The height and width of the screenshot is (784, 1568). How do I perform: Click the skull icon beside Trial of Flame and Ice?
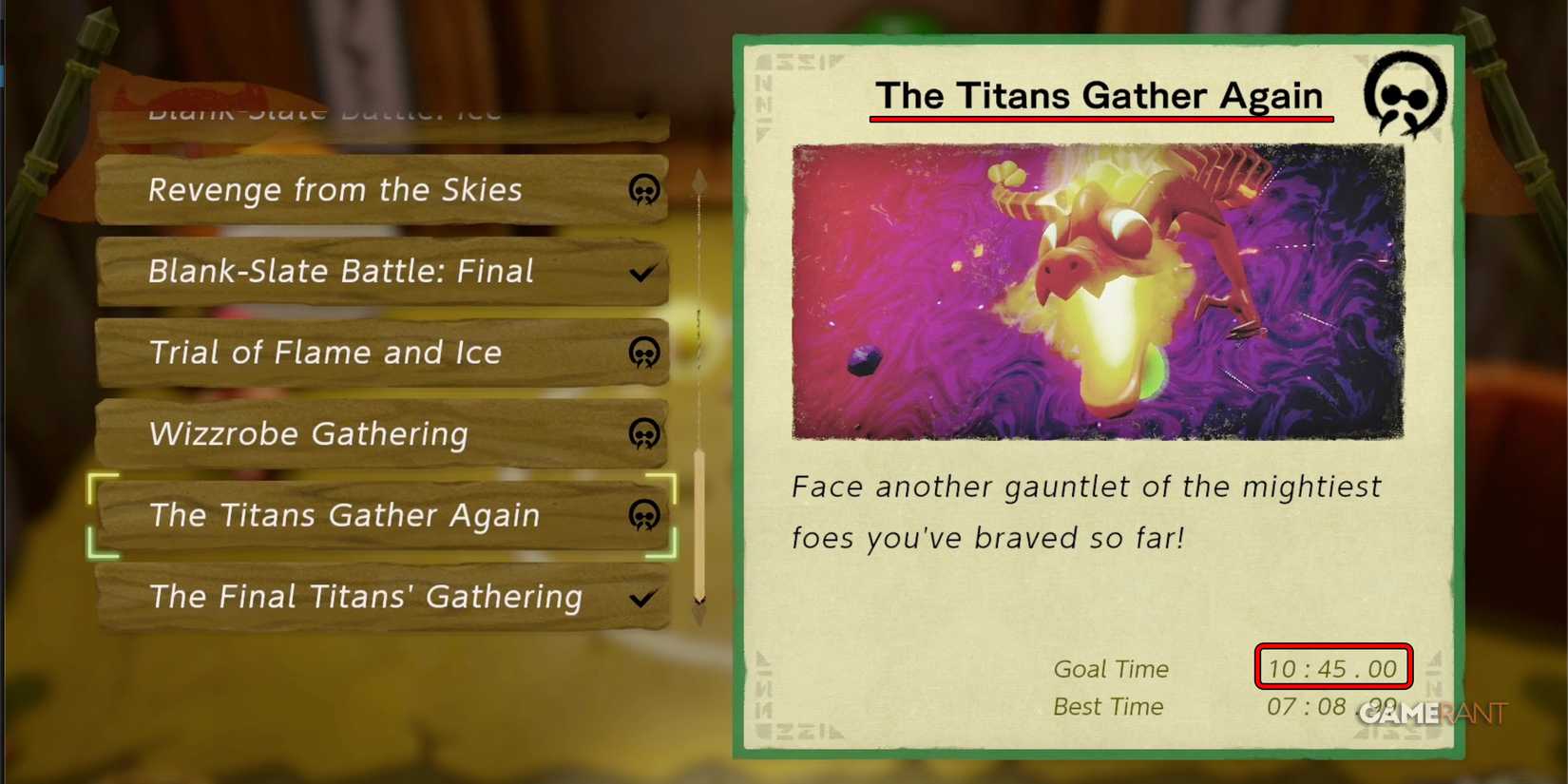click(644, 353)
